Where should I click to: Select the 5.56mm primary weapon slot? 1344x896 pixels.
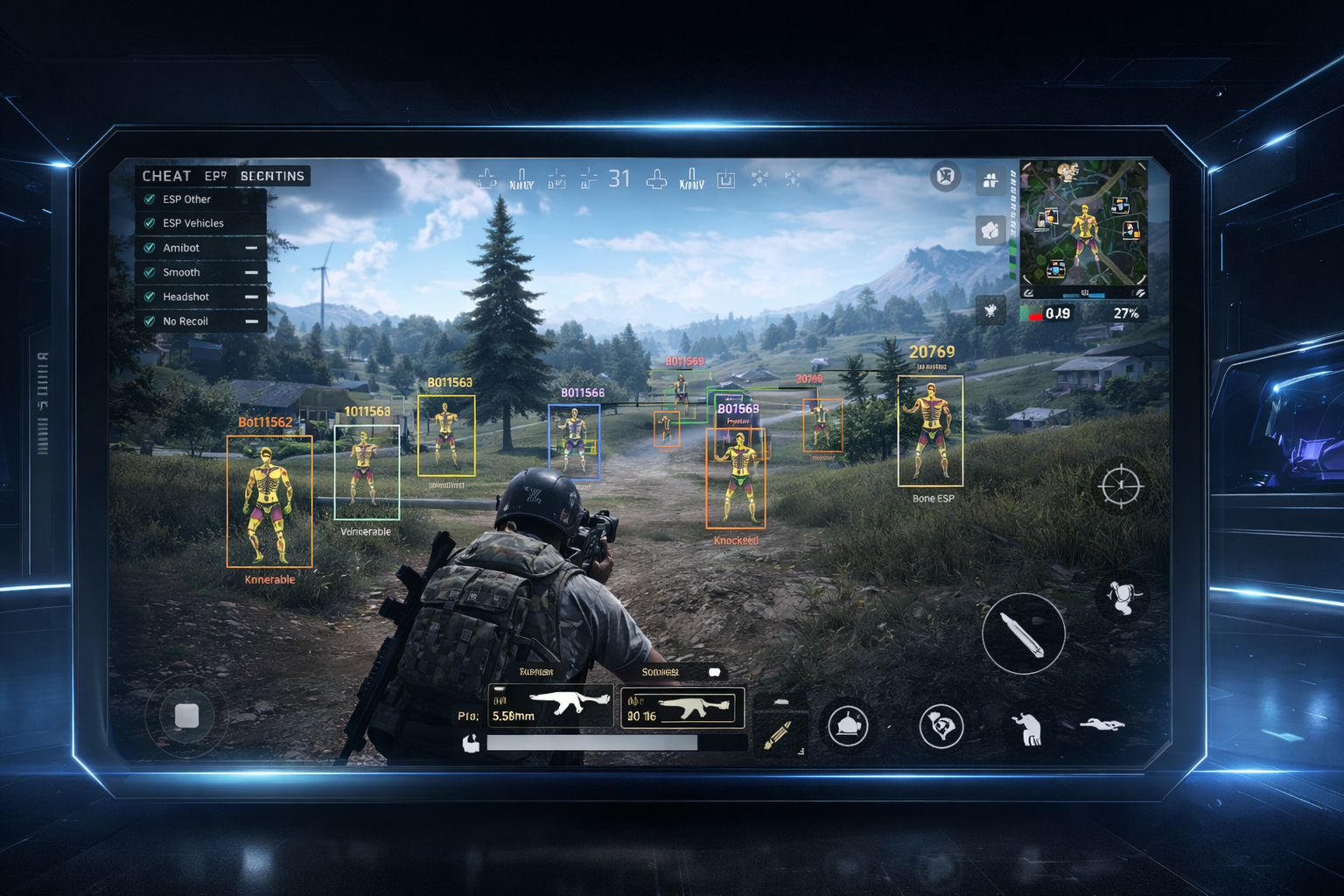pyautogui.click(x=550, y=706)
